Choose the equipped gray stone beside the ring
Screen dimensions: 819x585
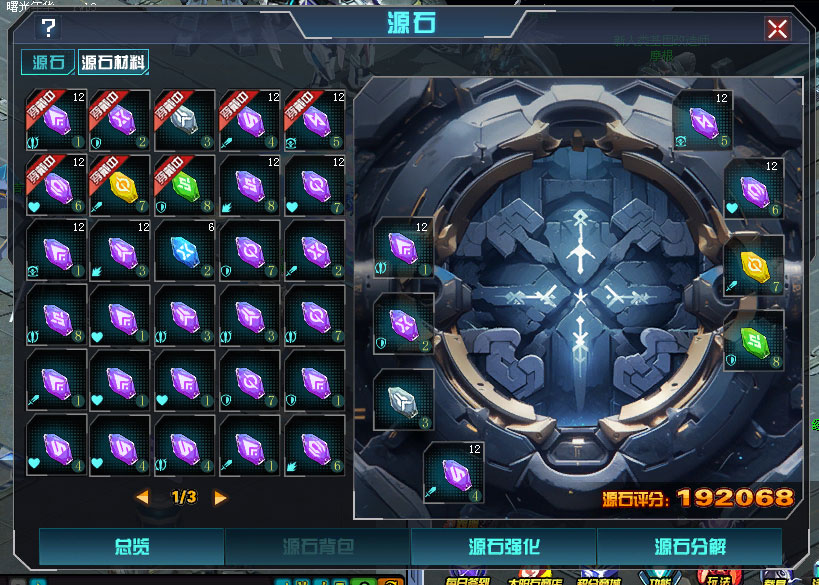(404, 400)
